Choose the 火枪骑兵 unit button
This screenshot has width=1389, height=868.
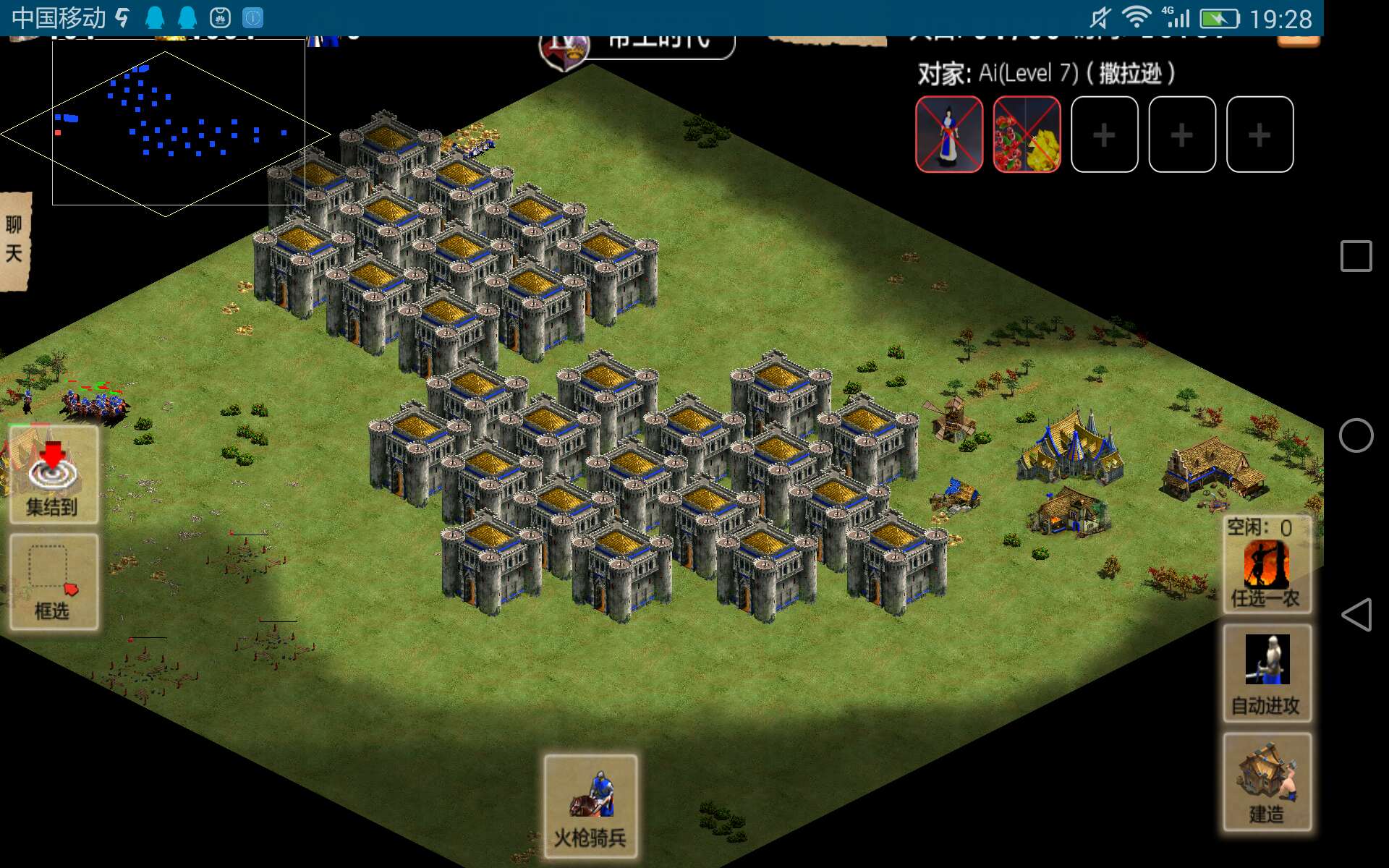pos(590,807)
